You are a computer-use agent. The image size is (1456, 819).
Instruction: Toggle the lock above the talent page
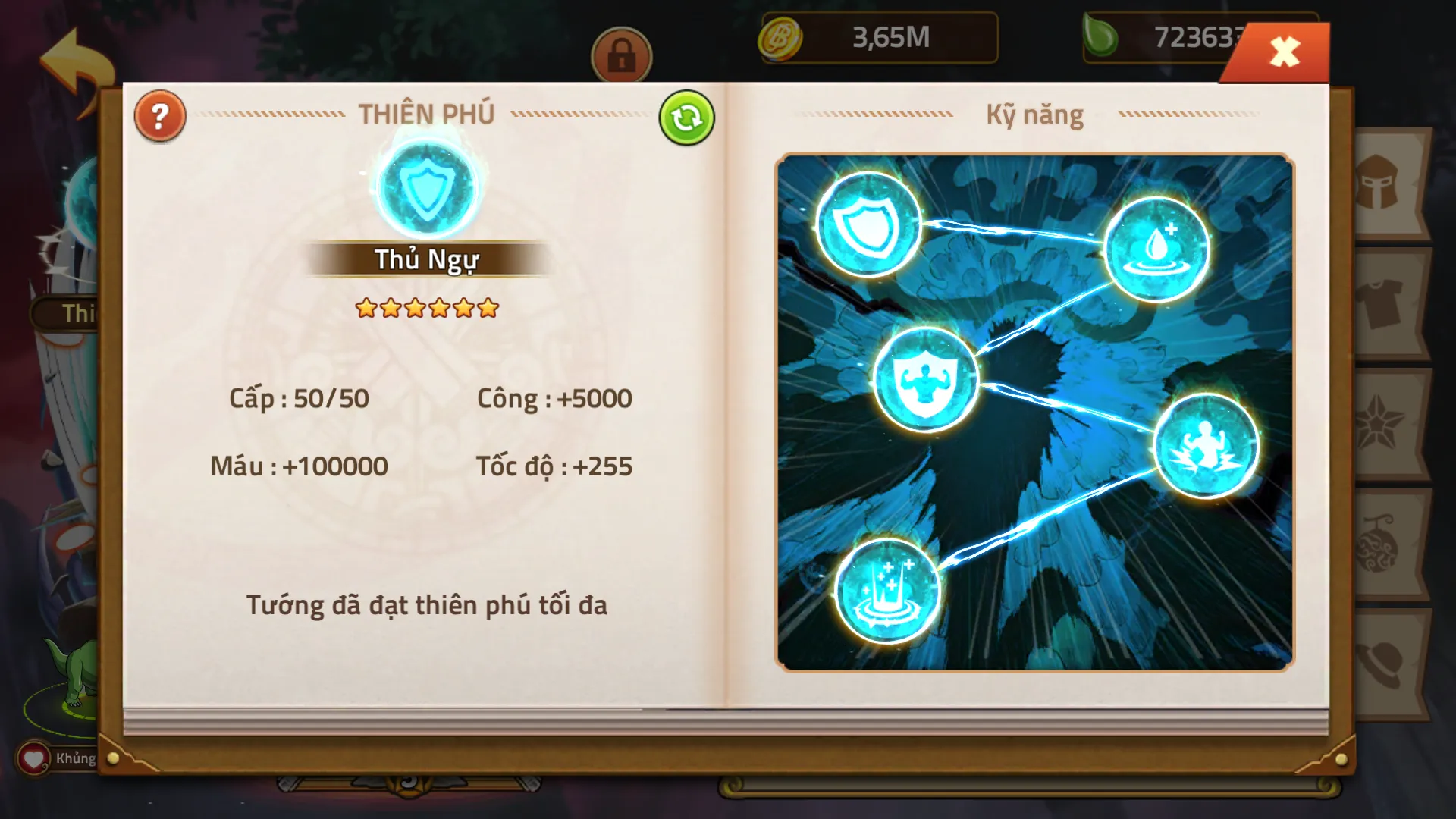point(620,56)
